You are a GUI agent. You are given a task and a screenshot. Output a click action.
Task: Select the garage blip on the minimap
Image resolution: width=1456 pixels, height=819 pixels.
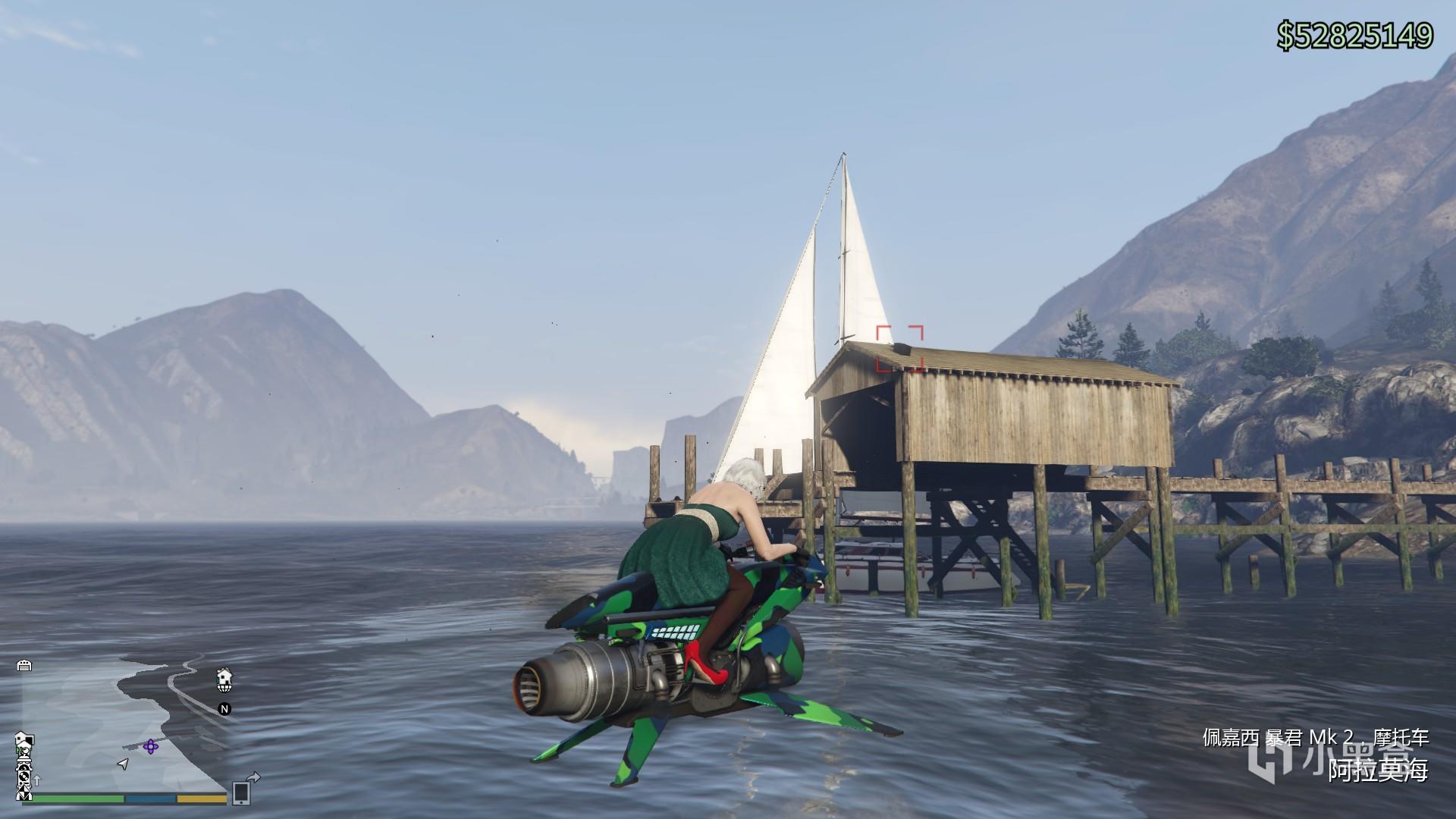[24, 666]
